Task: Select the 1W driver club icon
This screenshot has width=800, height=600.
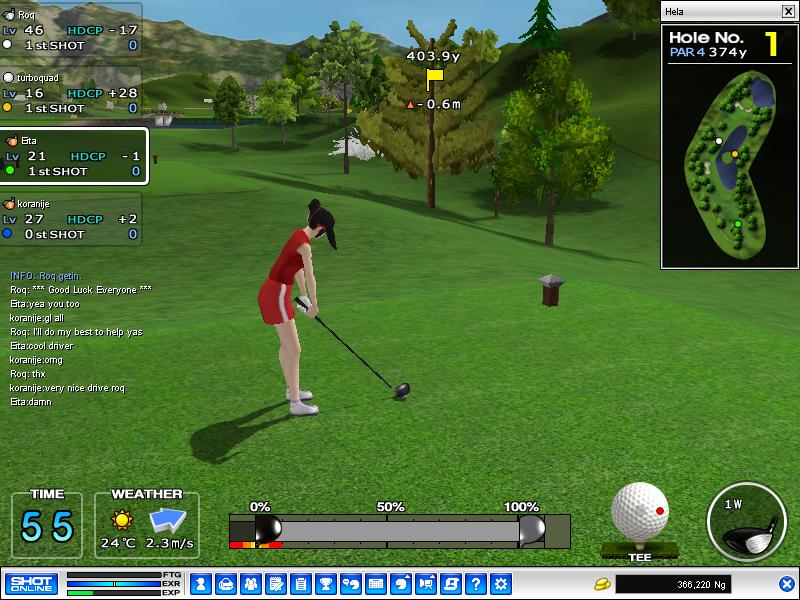Action: pyautogui.click(x=745, y=522)
